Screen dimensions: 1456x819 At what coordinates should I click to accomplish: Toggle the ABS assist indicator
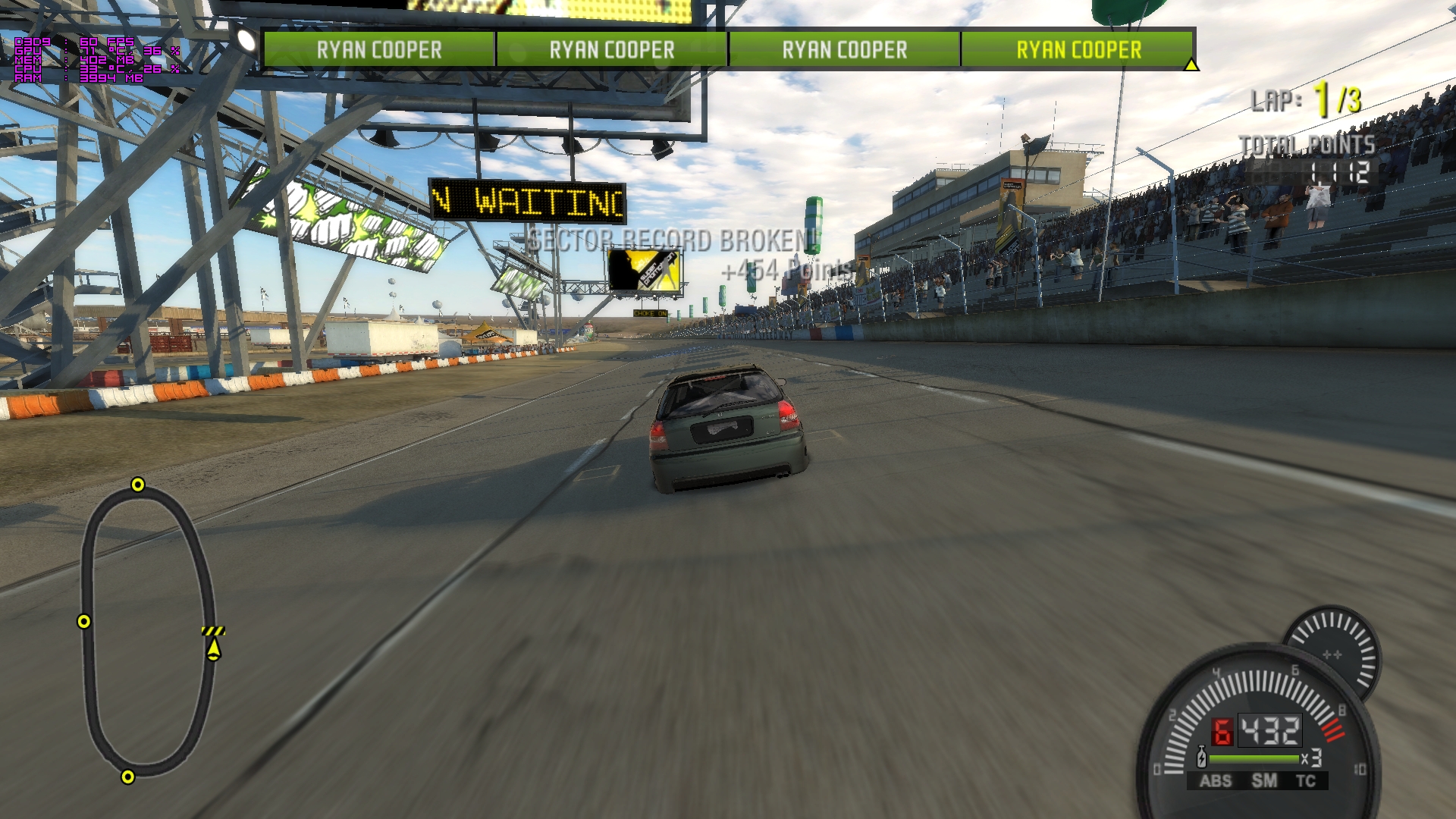[x=1215, y=781]
